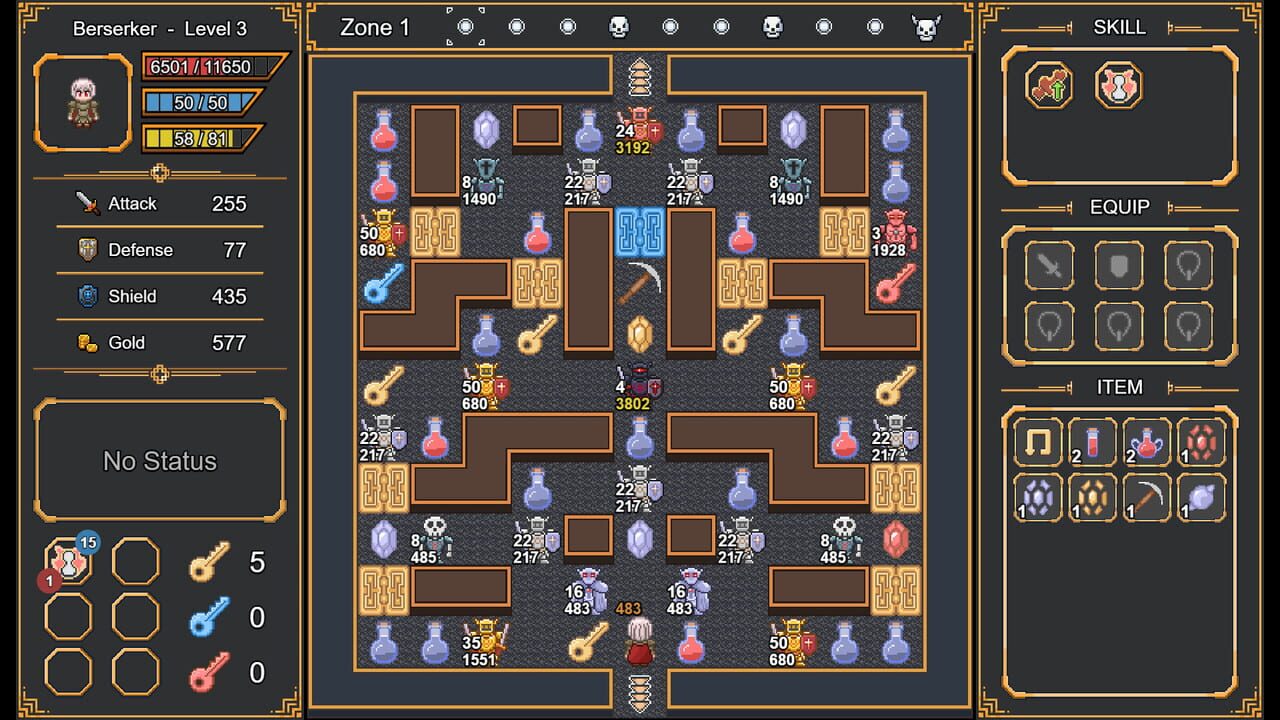Select the yellow crystal item

[x=1092, y=497]
